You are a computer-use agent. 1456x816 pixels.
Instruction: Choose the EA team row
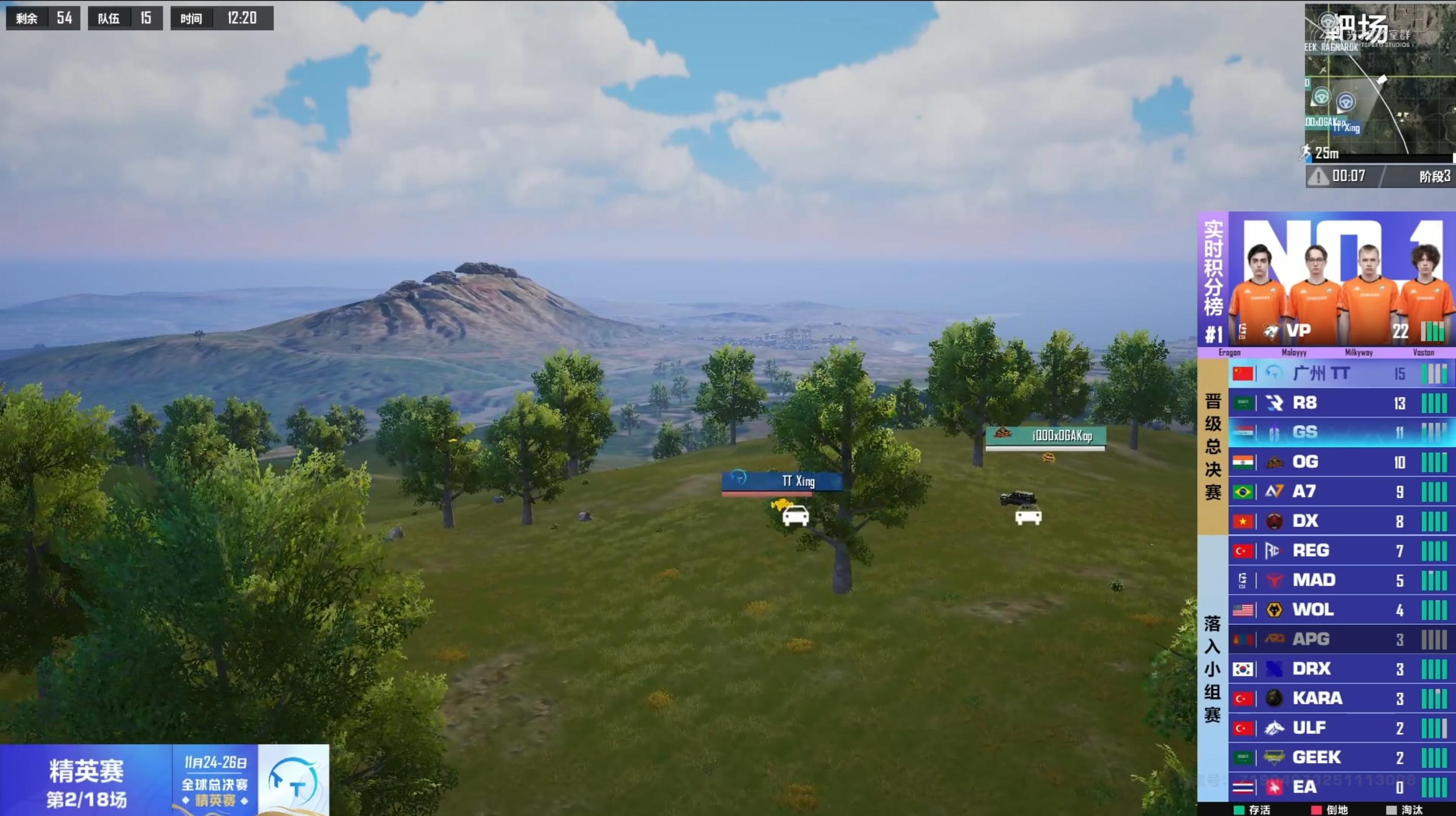(x=1340, y=786)
